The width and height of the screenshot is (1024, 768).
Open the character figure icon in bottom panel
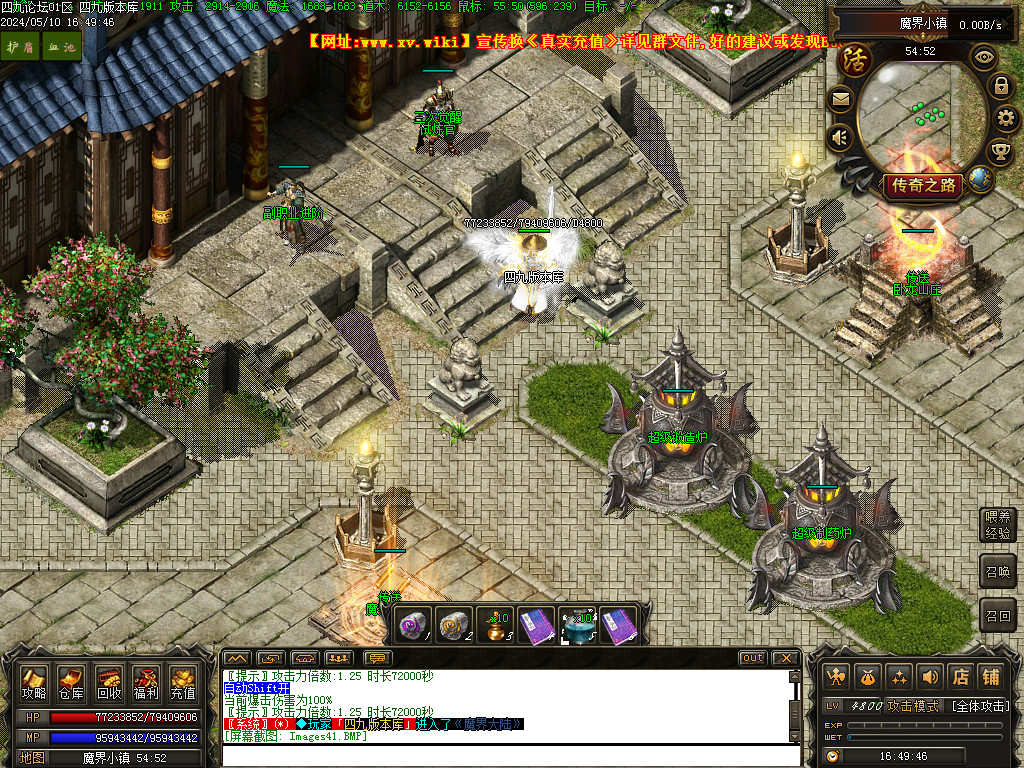pyautogui.click(x=837, y=677)
